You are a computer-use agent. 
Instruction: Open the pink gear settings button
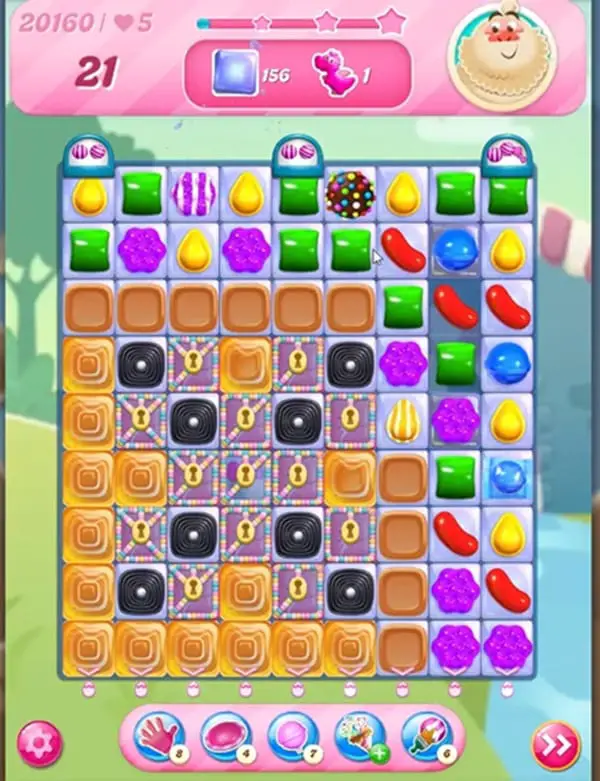click(39, 744)
